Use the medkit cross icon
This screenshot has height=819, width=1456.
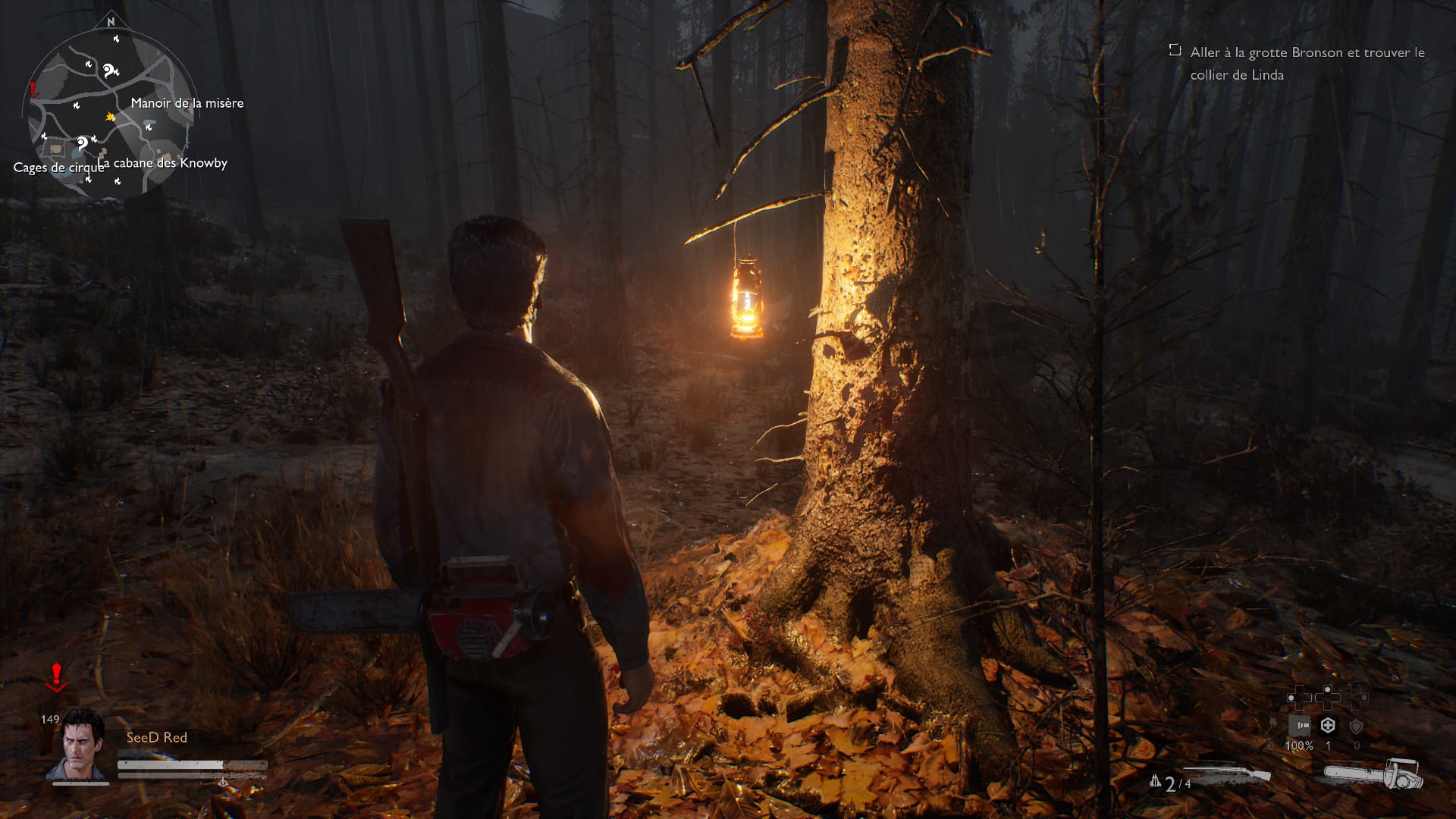pyautogui.click(x=1328, y=726)
